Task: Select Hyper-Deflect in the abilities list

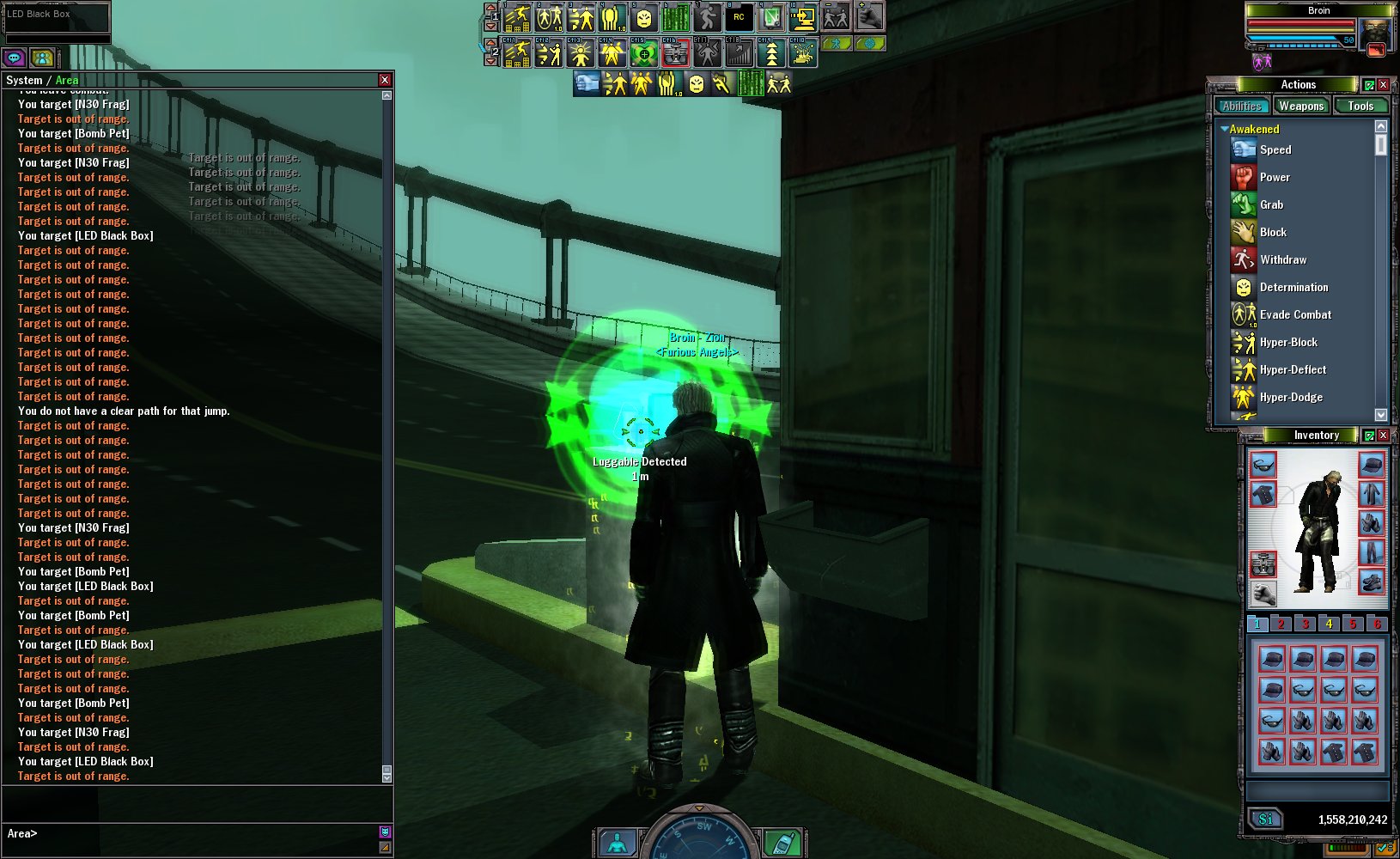Action: pos(1293,370)
